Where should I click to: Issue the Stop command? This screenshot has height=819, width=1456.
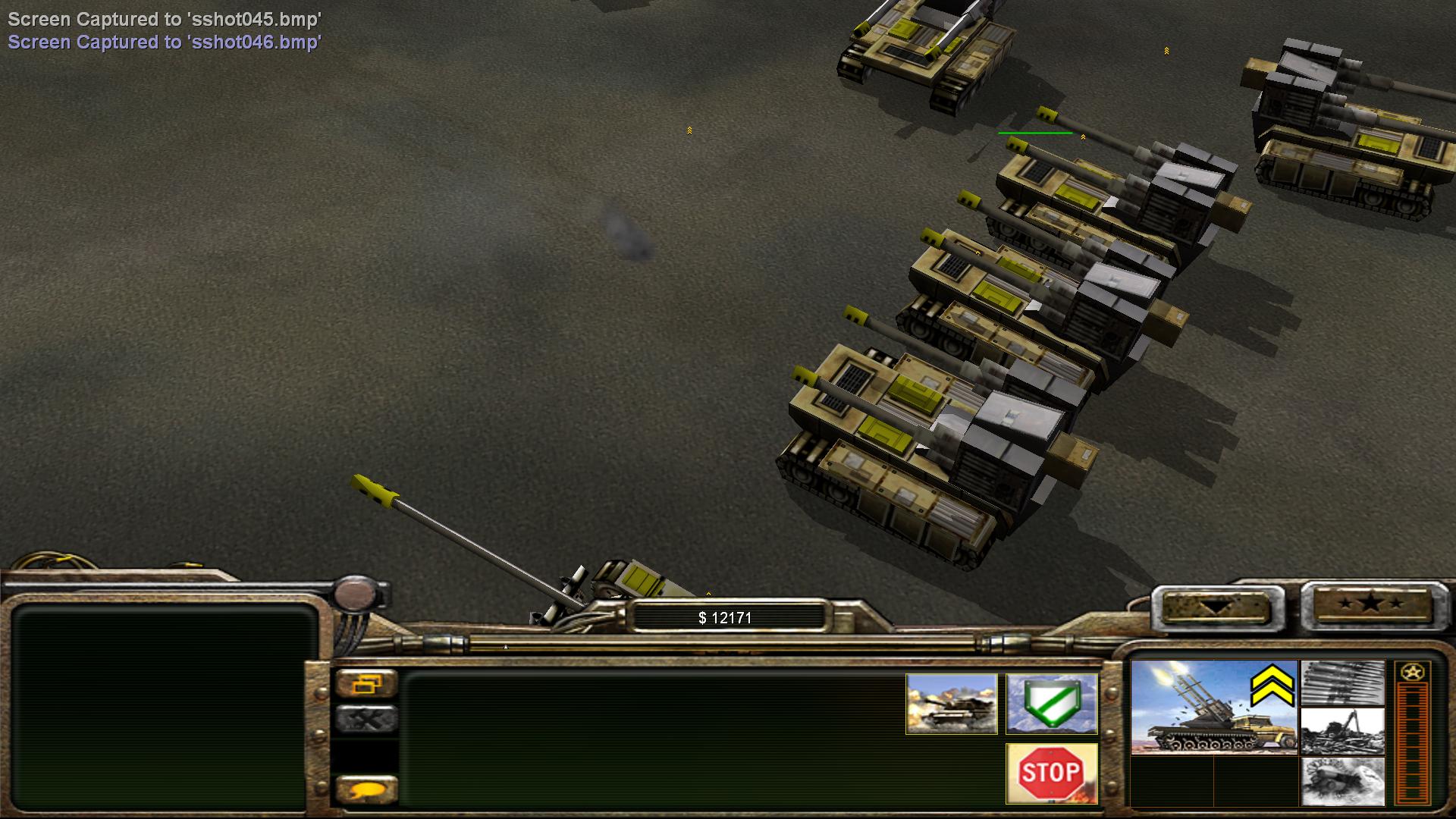point(1051,773)
